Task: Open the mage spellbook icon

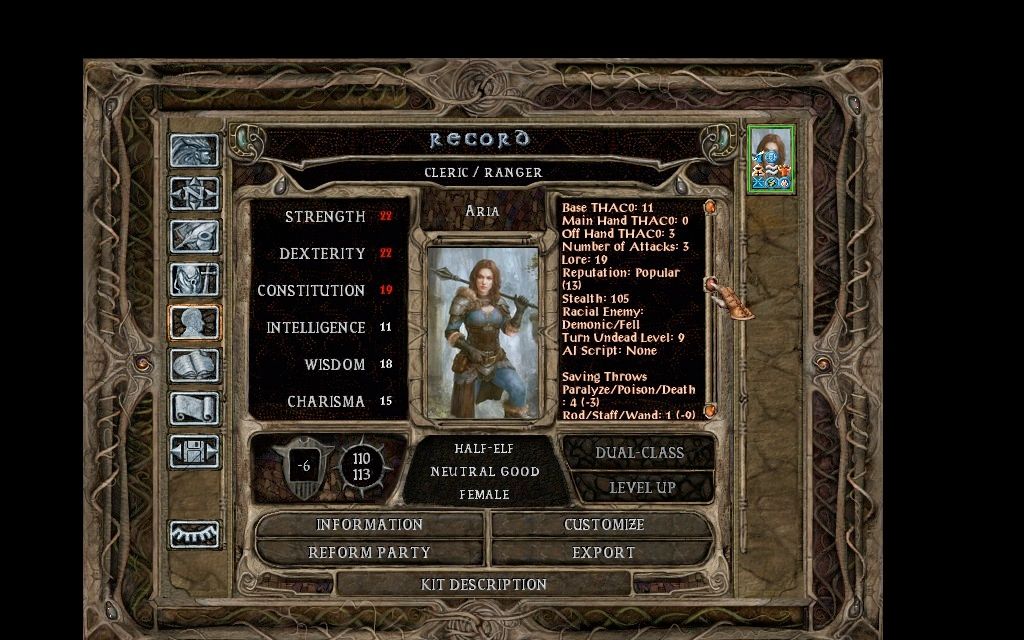Action: 194,366
